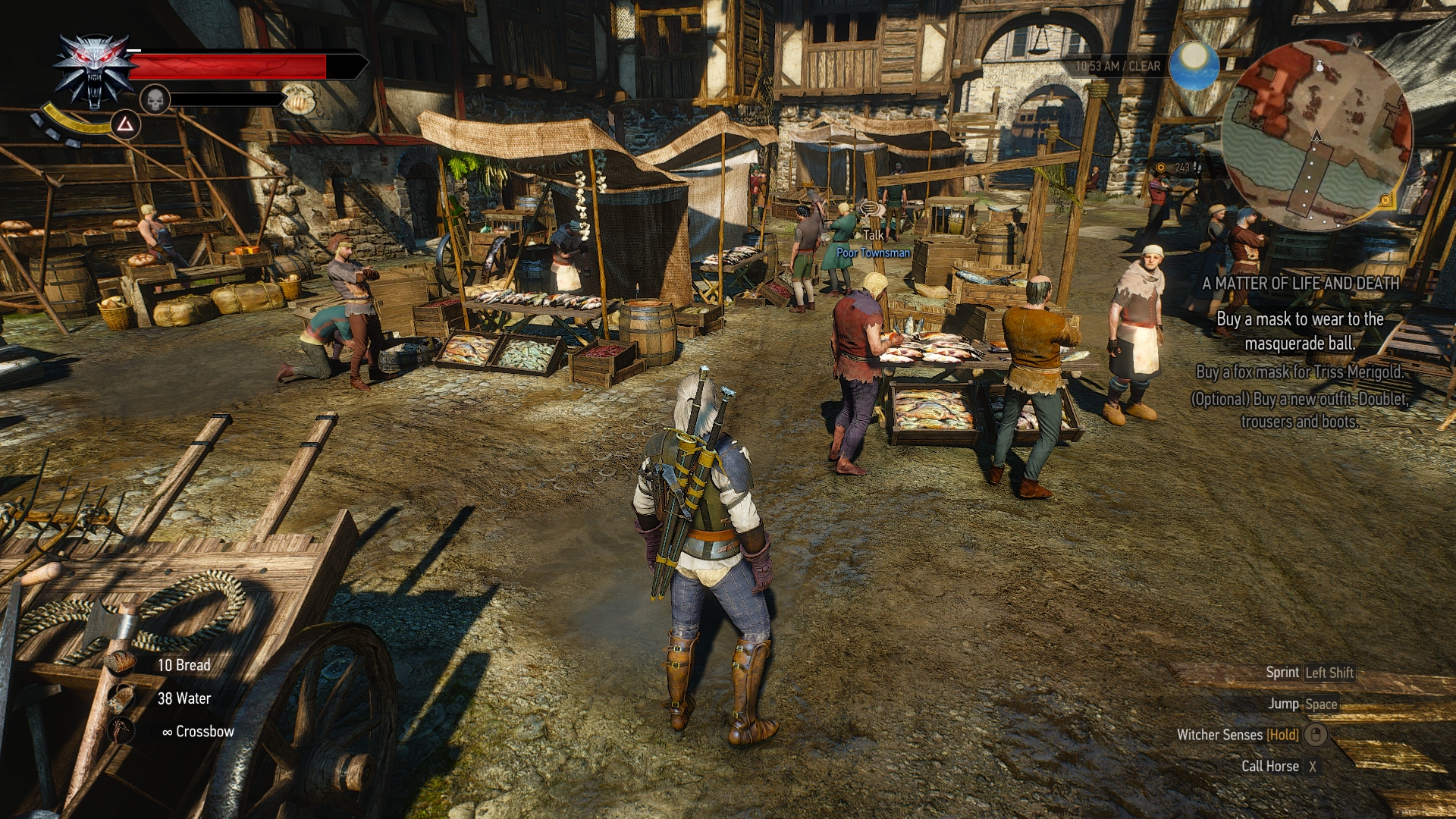Select the buy a mask objective
Screen dimensions: 1456x819
pos(1300,331)
